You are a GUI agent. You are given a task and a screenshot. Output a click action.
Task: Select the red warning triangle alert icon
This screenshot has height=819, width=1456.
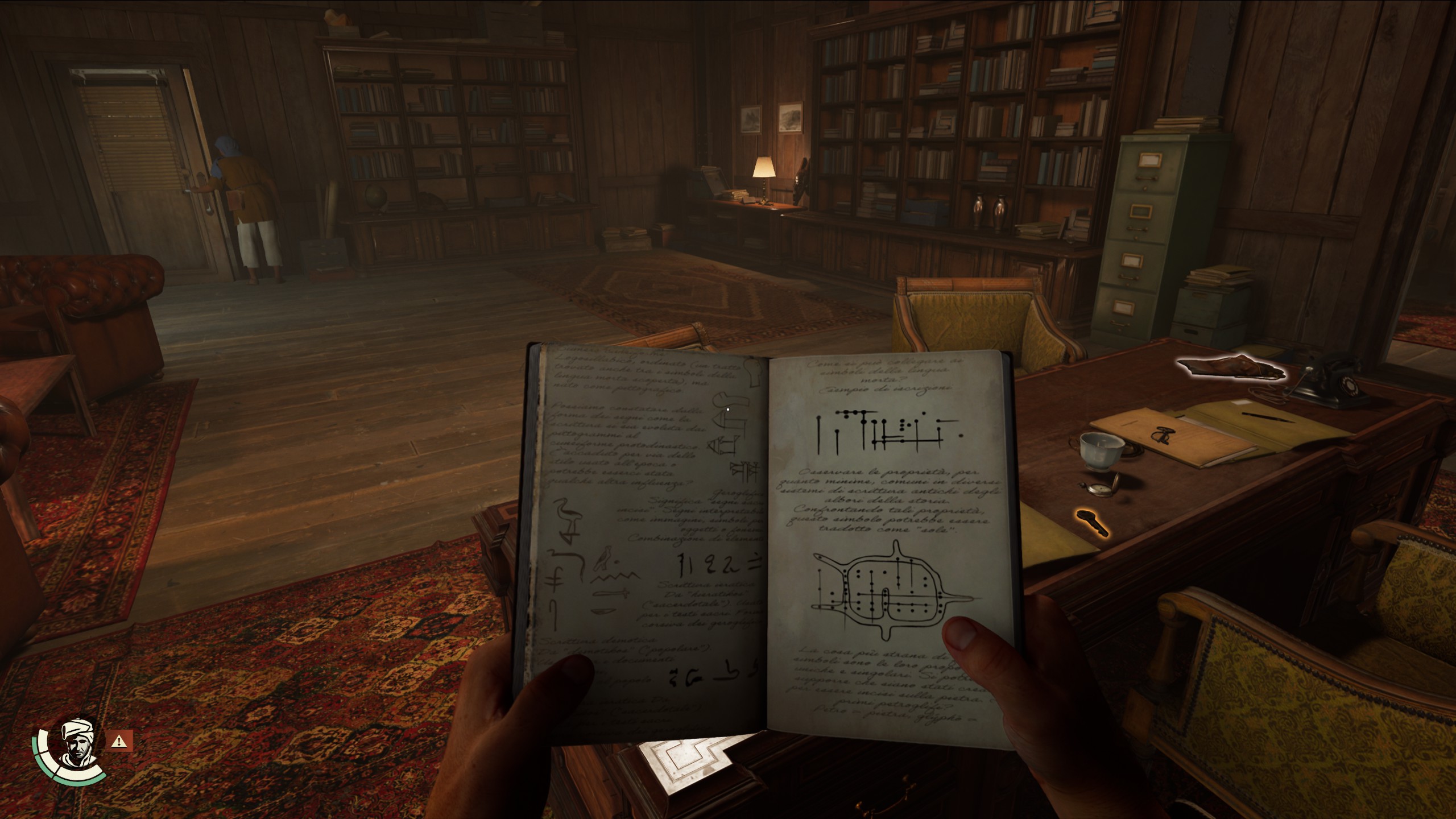pyautogui.click(x=119, y=741)
